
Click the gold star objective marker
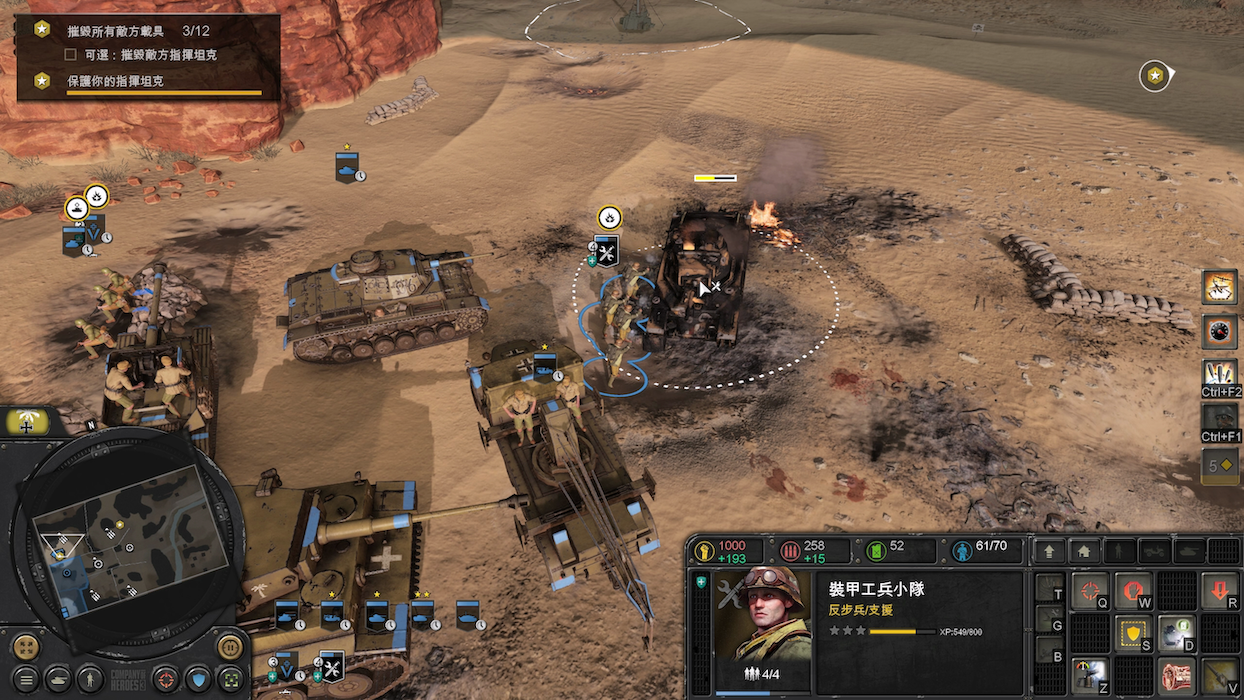1155,75
